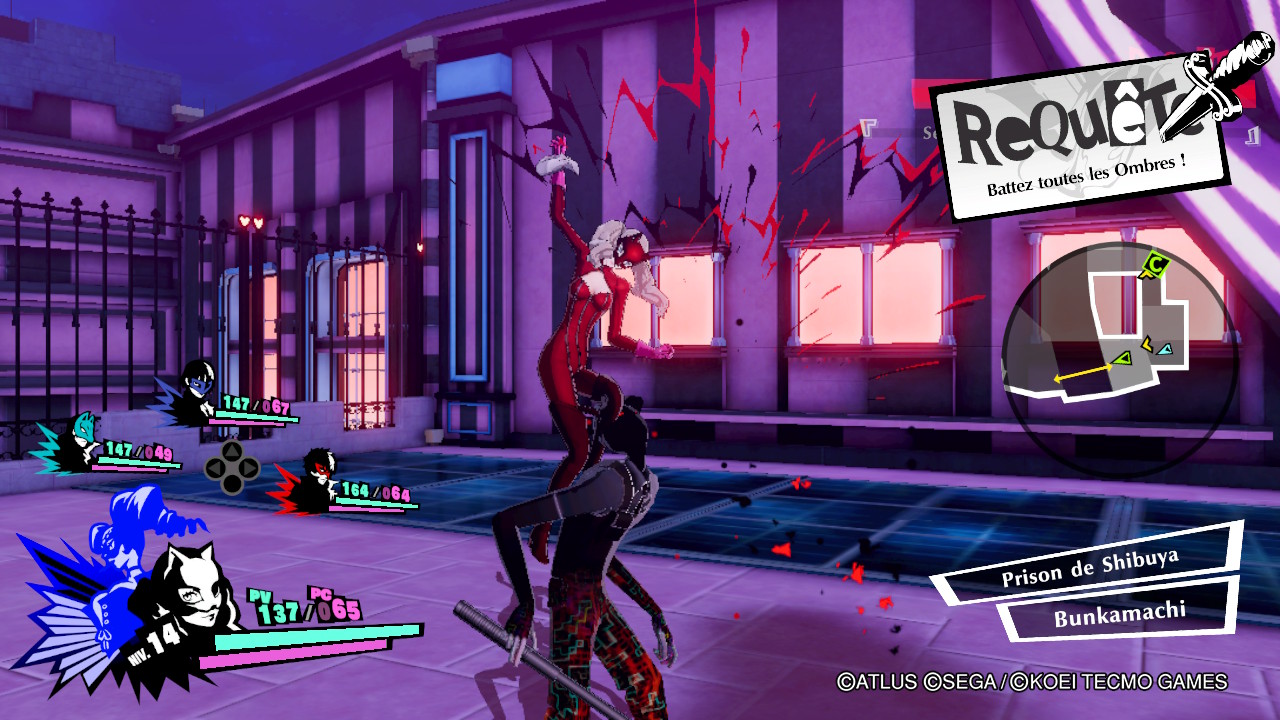1280x720 pixels.
Task: Click the green checkpoint marker on minimap
Action: click(x=1152, y=264)
